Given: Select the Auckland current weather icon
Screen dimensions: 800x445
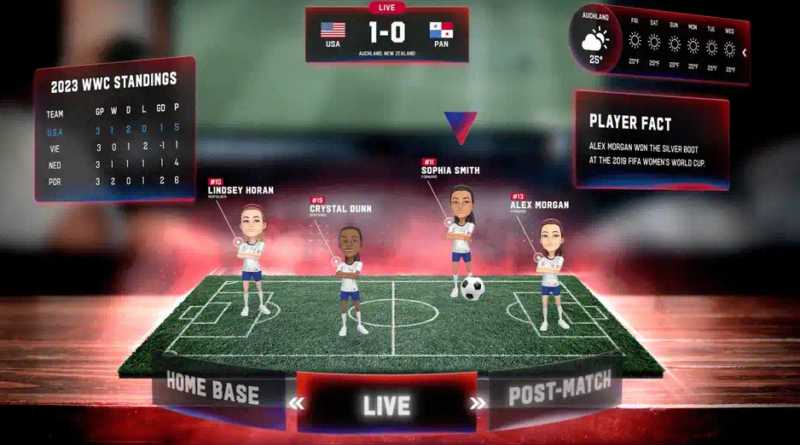Looking at the screenshot, I should coord(595,41).
